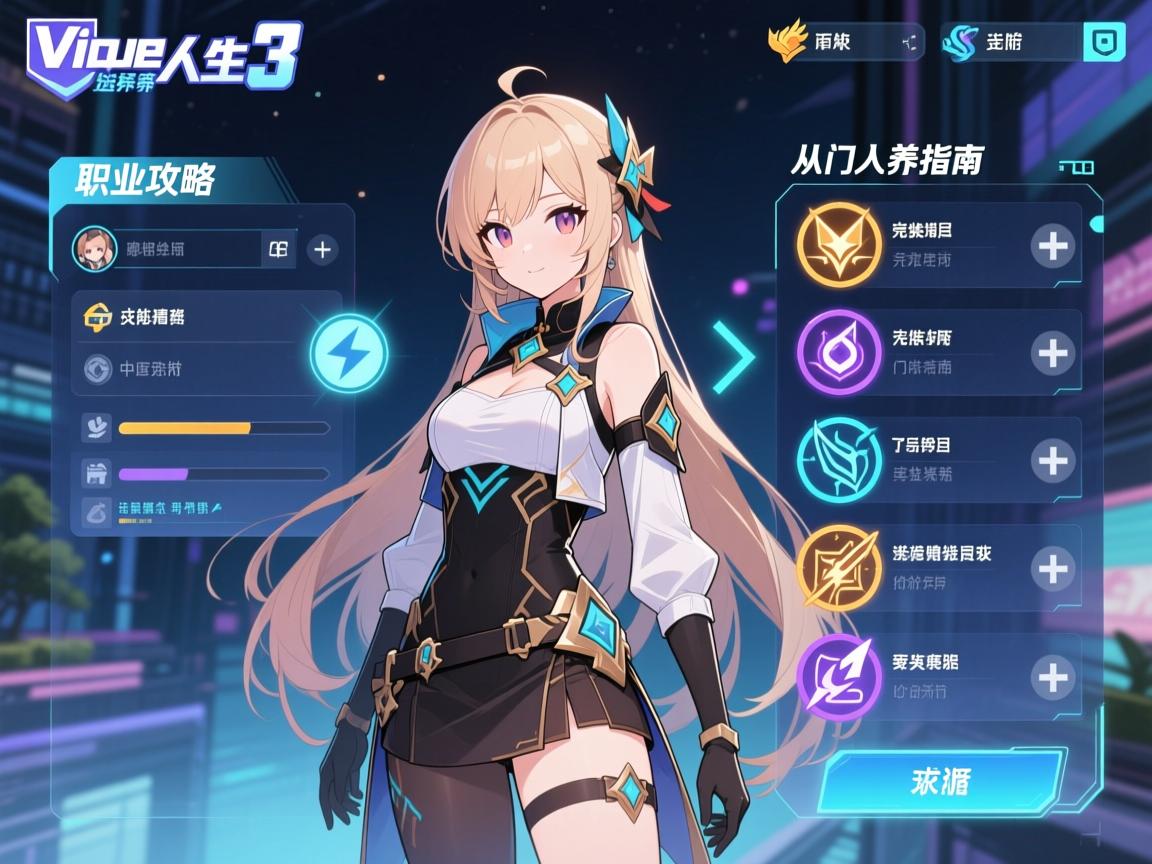Image resolution: width=1152 pixels, height=864 pixels.
Task: Click the small box icon beside avatar name
Action: pos(278,249)
